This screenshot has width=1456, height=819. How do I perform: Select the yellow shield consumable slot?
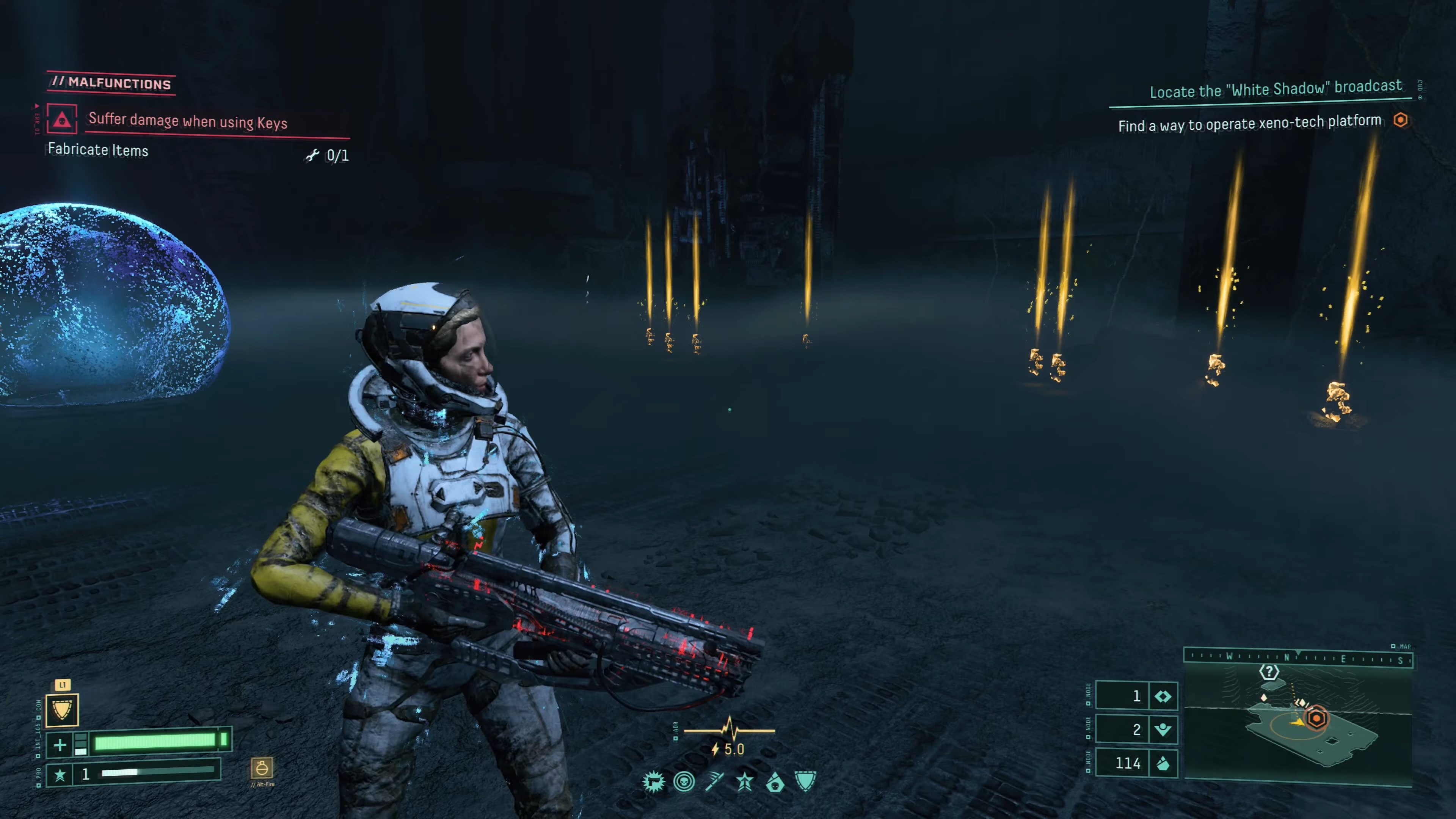[62, 709]
